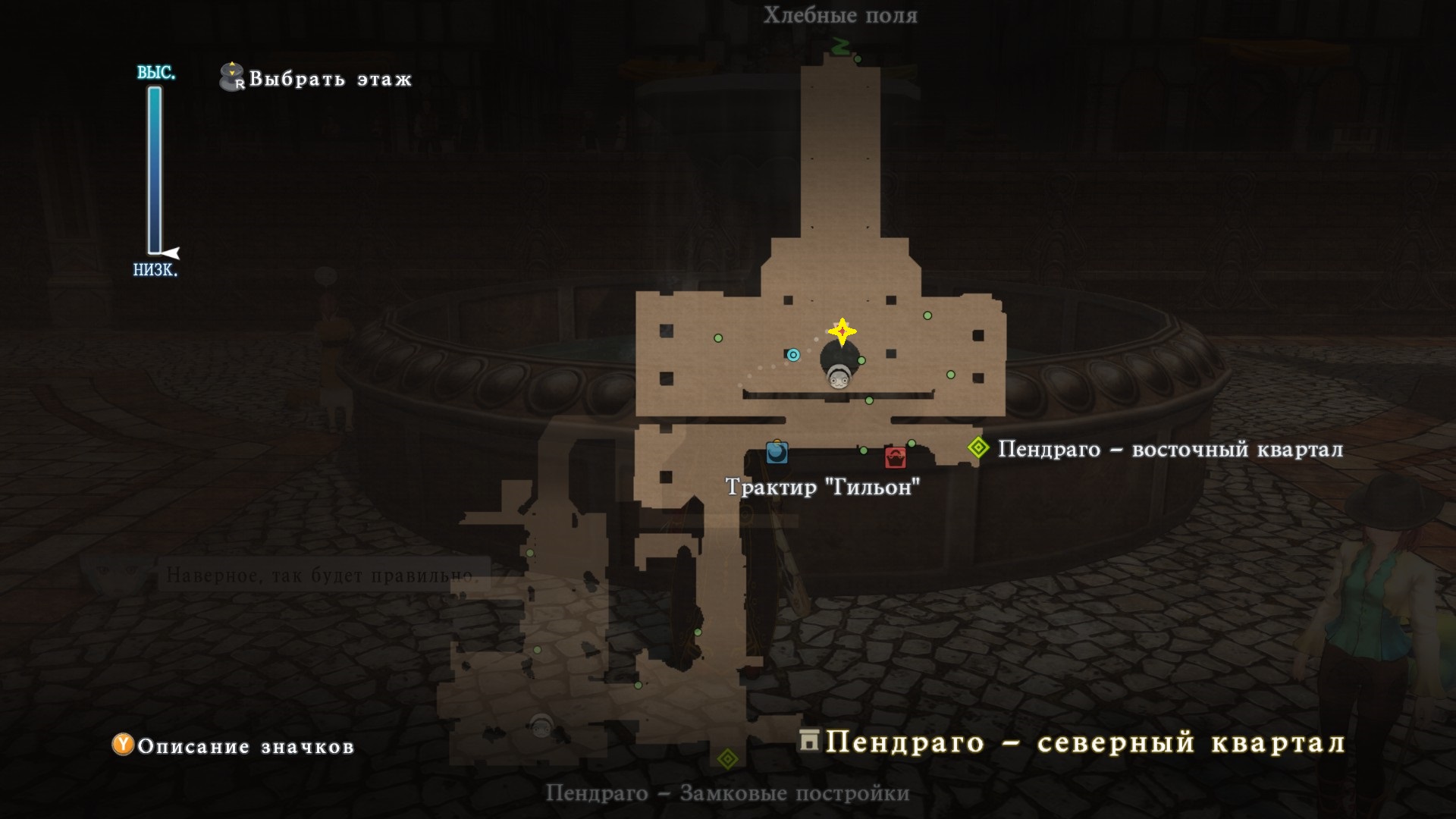The height and width of the screenshot is (819, 1456).
Task: Select the blue inn marker on the map
Action: coord(777,453)
